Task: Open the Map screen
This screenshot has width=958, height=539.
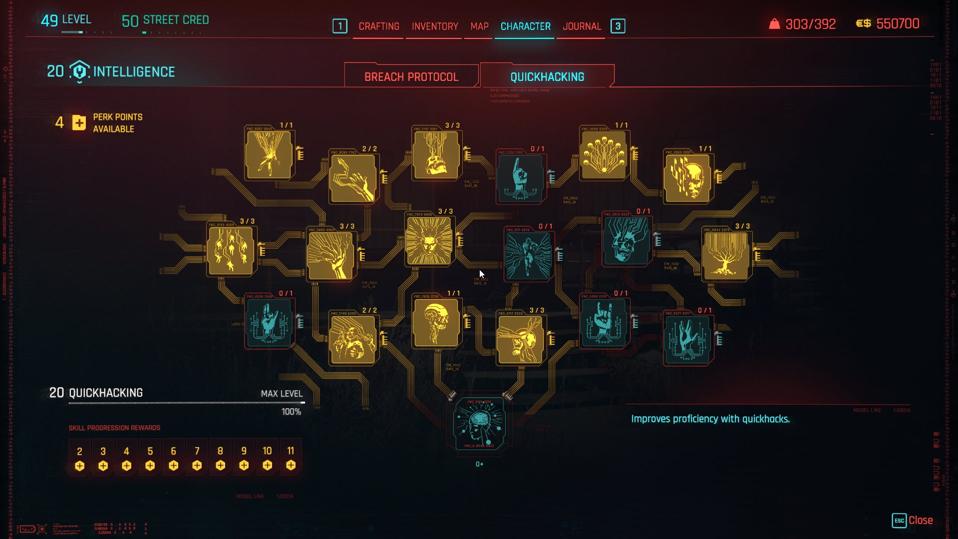Action: 480,26
